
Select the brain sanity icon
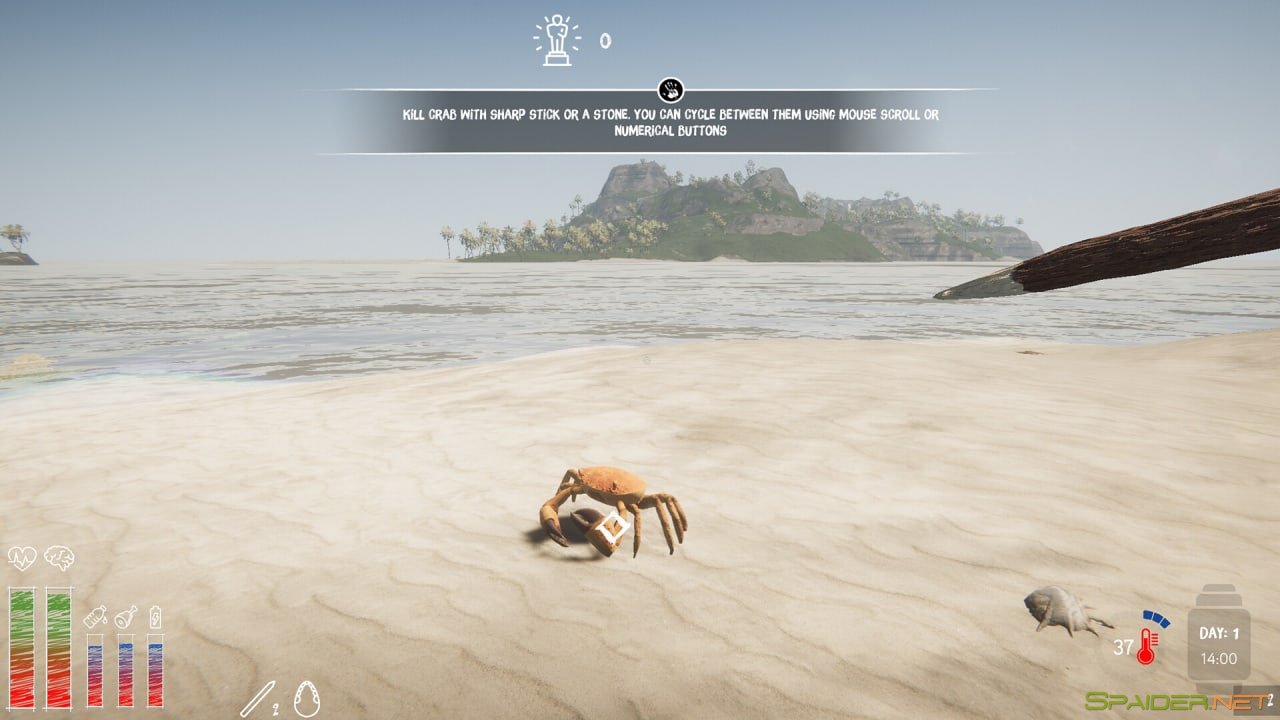pos(59,558)
